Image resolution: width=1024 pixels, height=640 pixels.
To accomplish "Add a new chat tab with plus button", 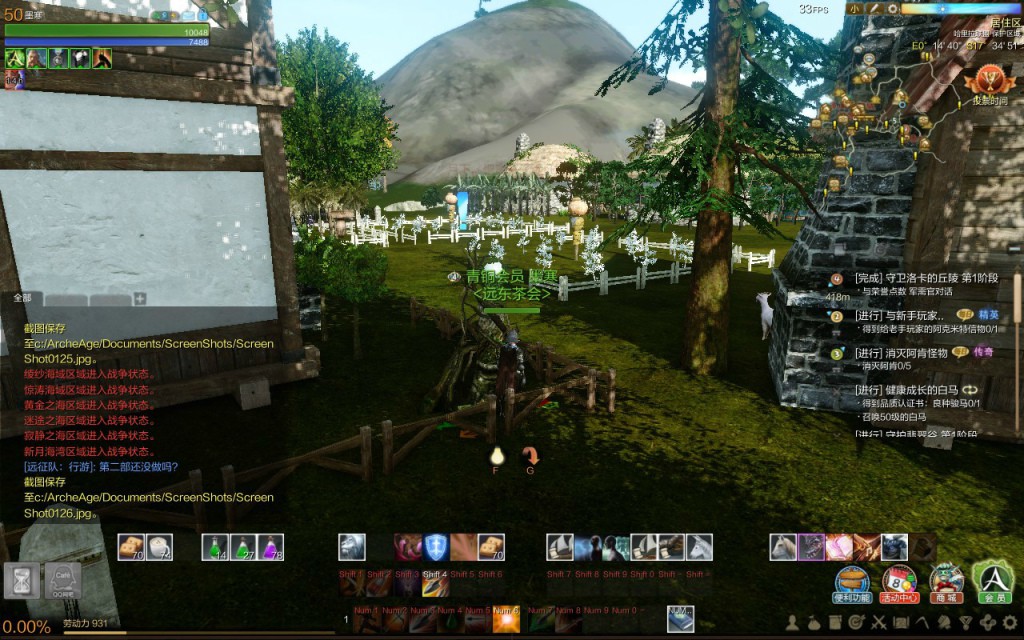I will coord(140,298).
